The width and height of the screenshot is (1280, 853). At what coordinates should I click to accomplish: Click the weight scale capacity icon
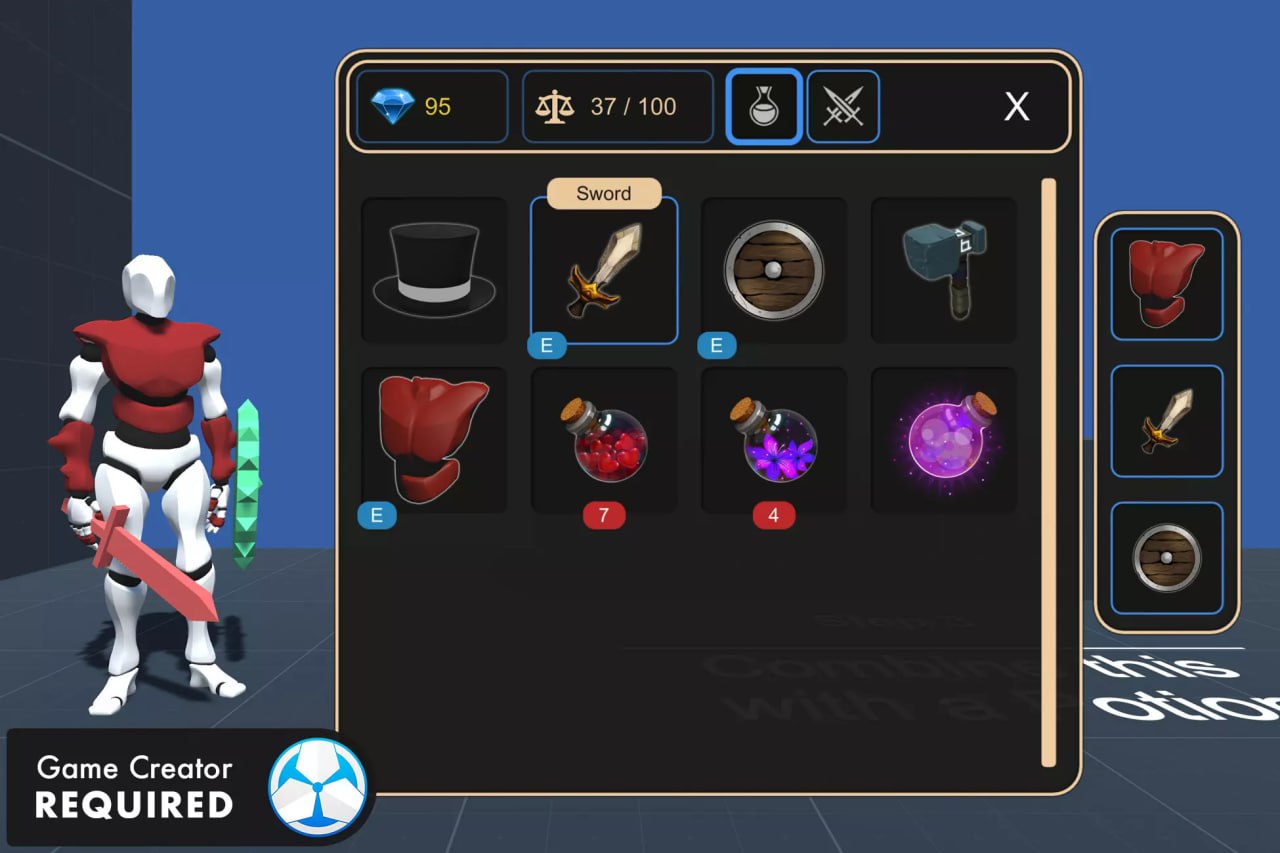click(557, 105)
